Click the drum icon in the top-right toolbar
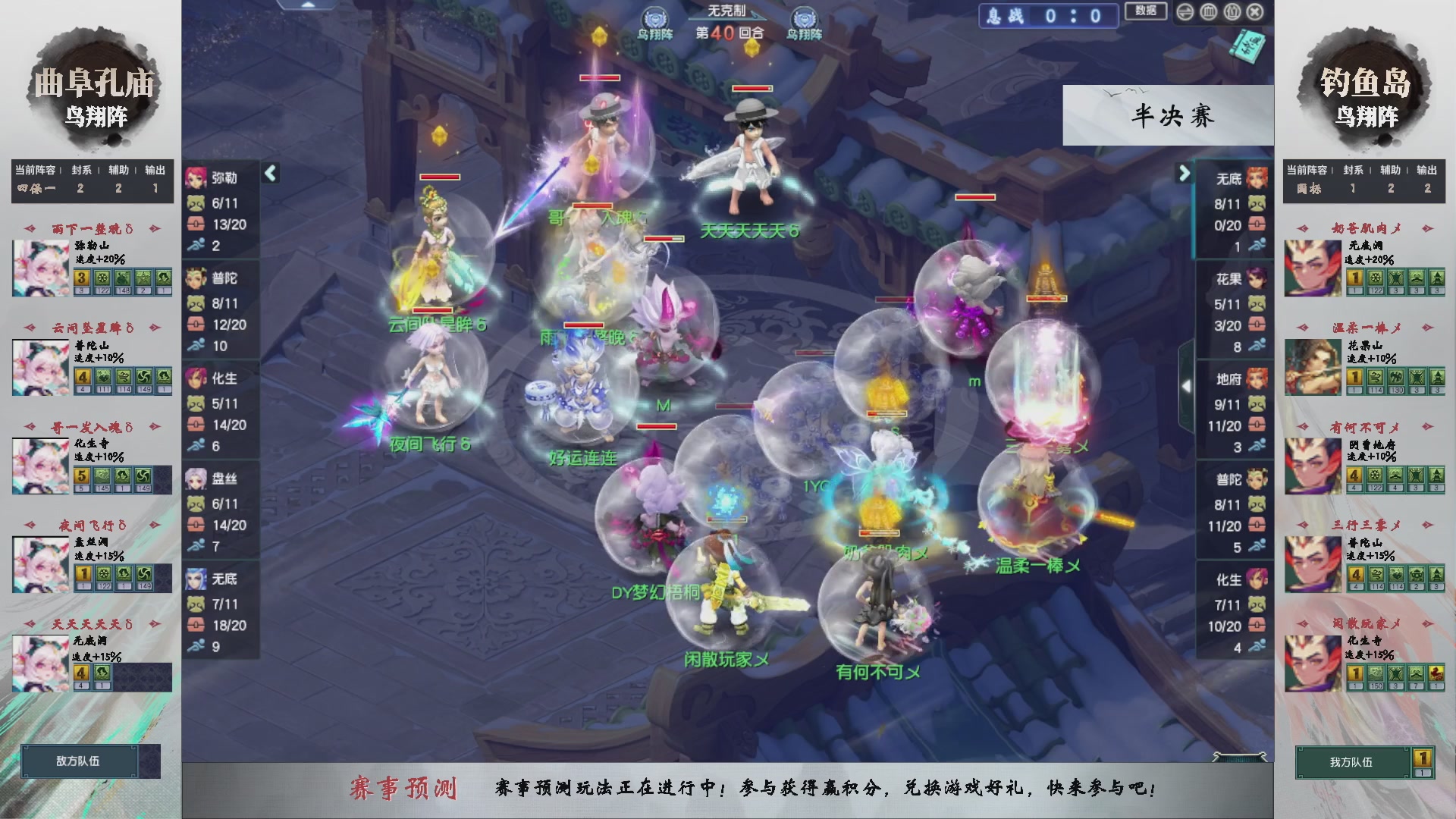The height and width of the screenshot is (819, 1456). 1232,12
